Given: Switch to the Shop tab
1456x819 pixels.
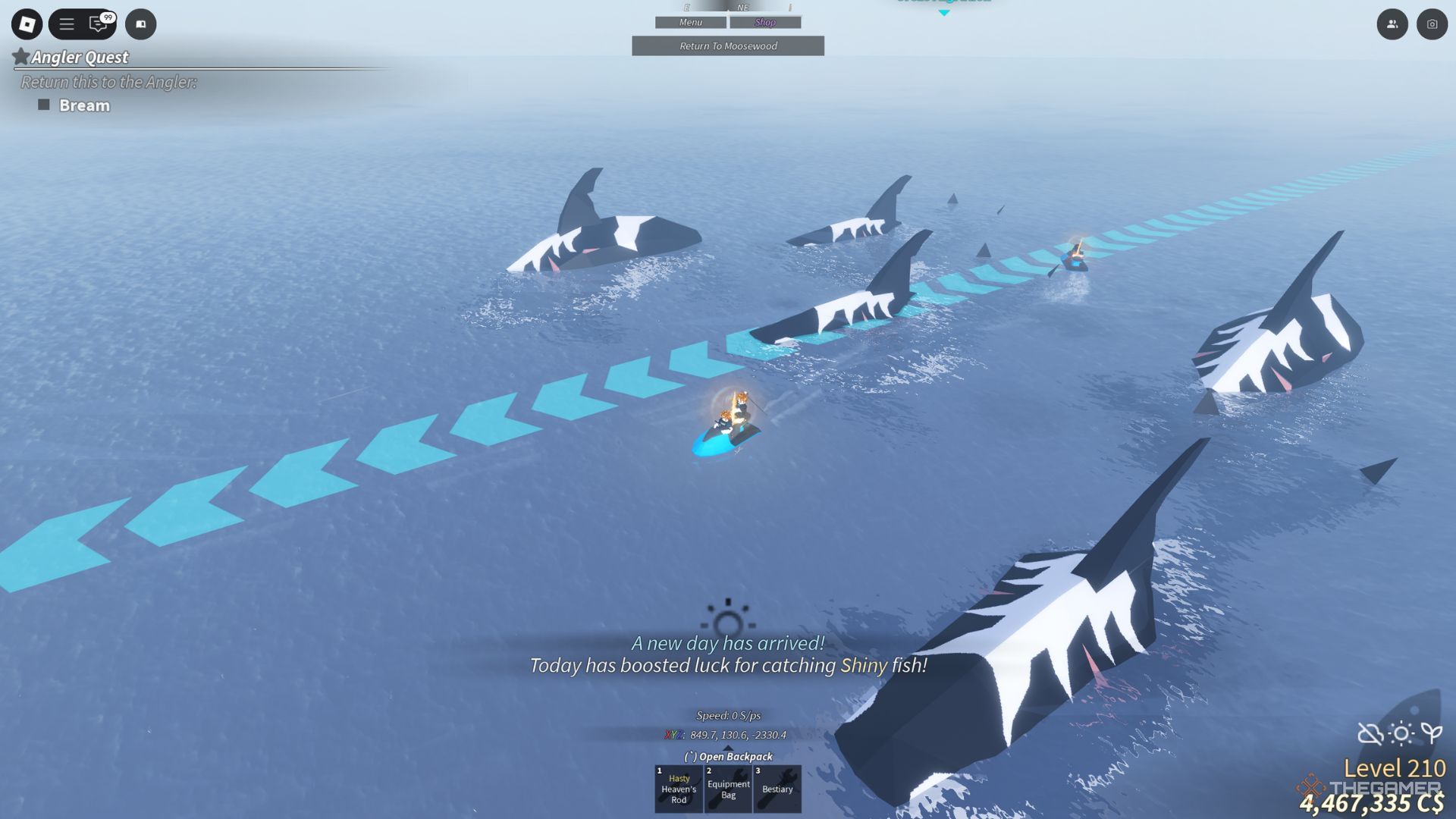Looking at the screenshot, I should [765, 22].
